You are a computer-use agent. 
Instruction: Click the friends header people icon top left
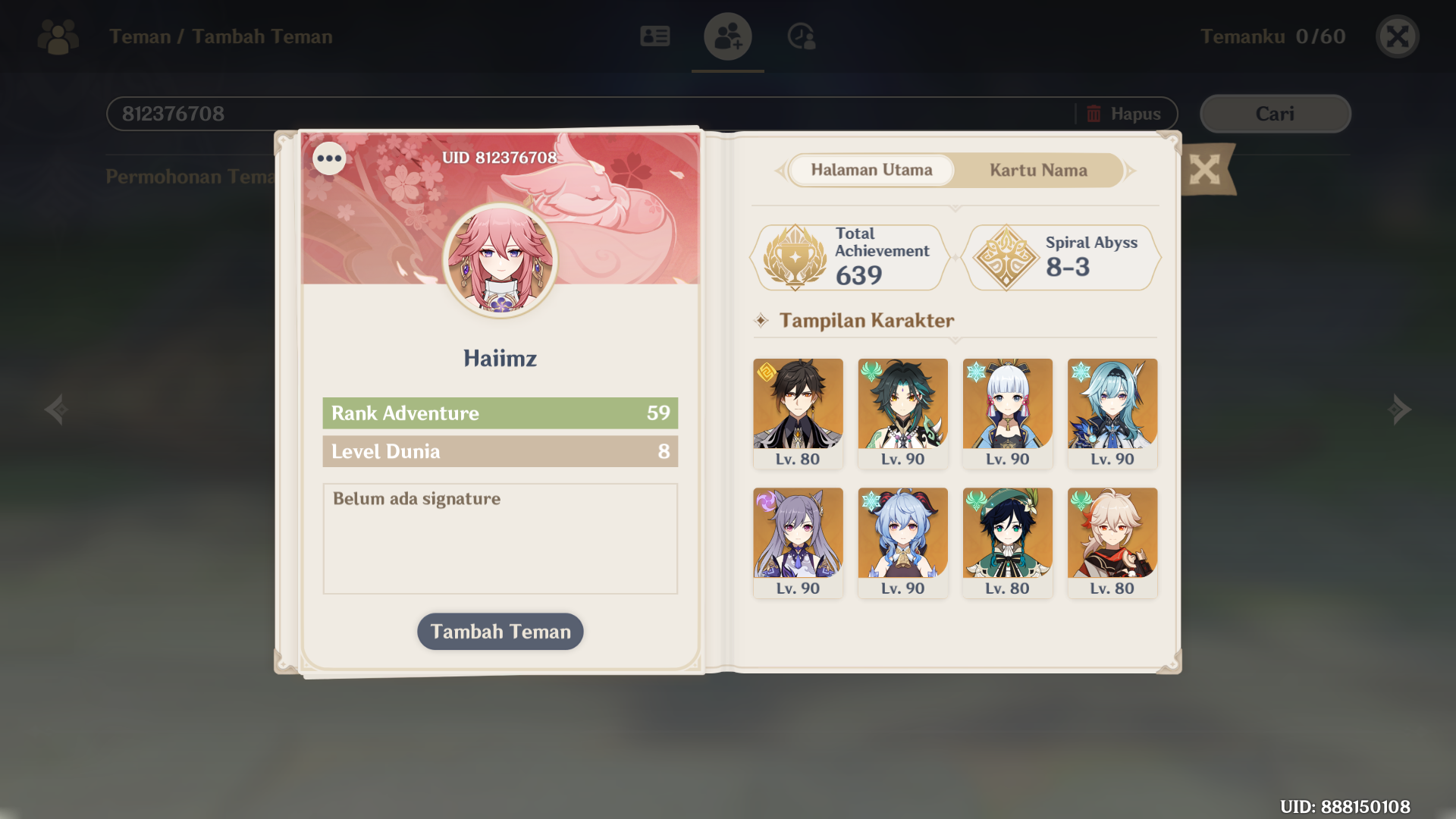pos(57,36)
